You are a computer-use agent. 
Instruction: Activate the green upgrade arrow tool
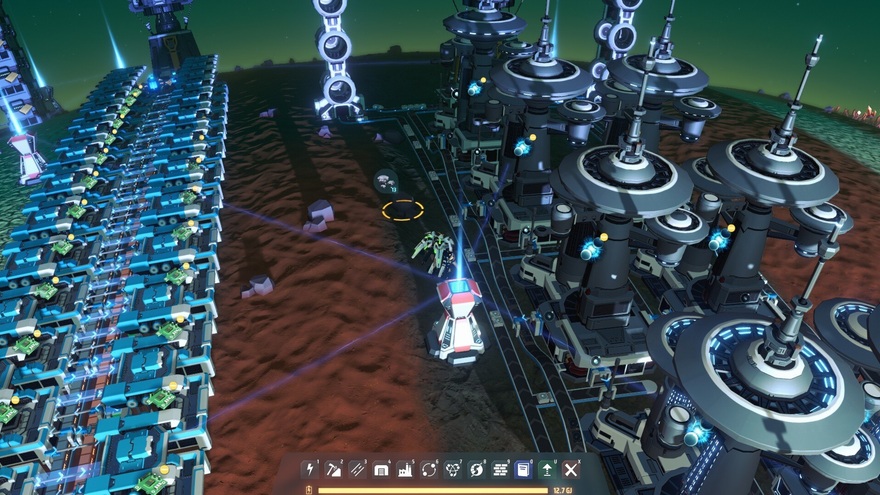pyautogui.click(x=548, y=469)
